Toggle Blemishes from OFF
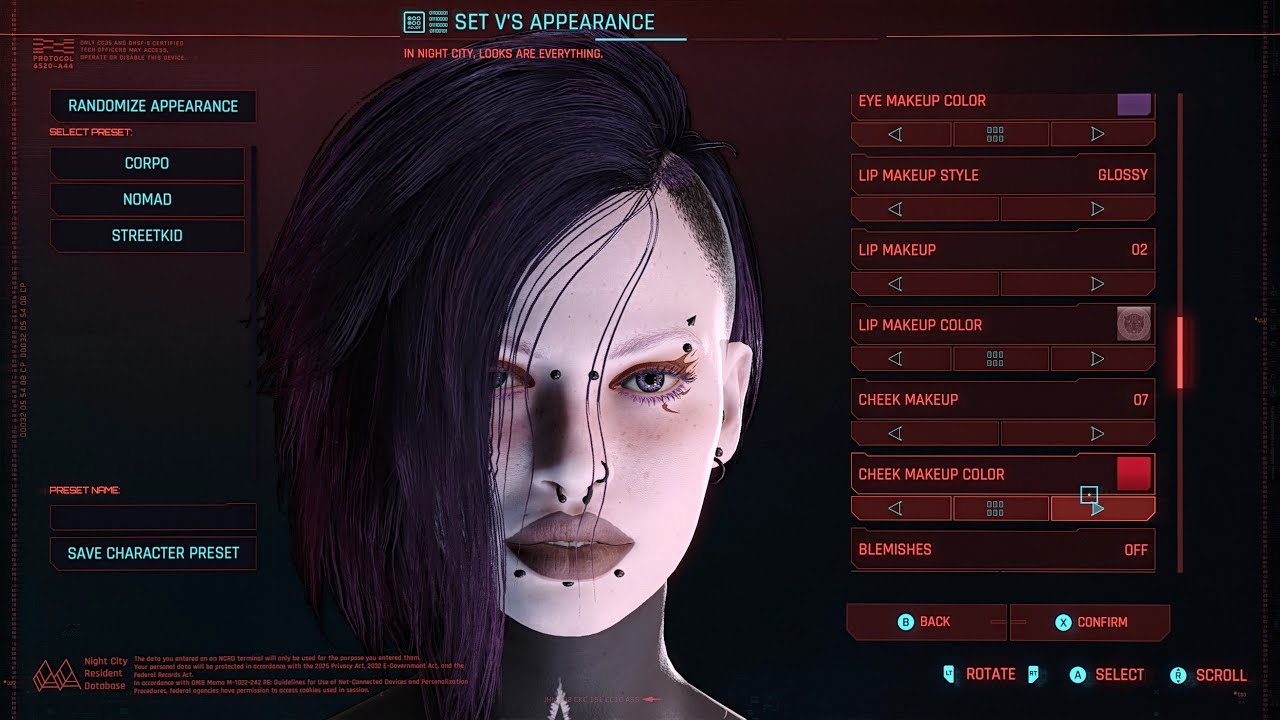 coord(1000,549)
